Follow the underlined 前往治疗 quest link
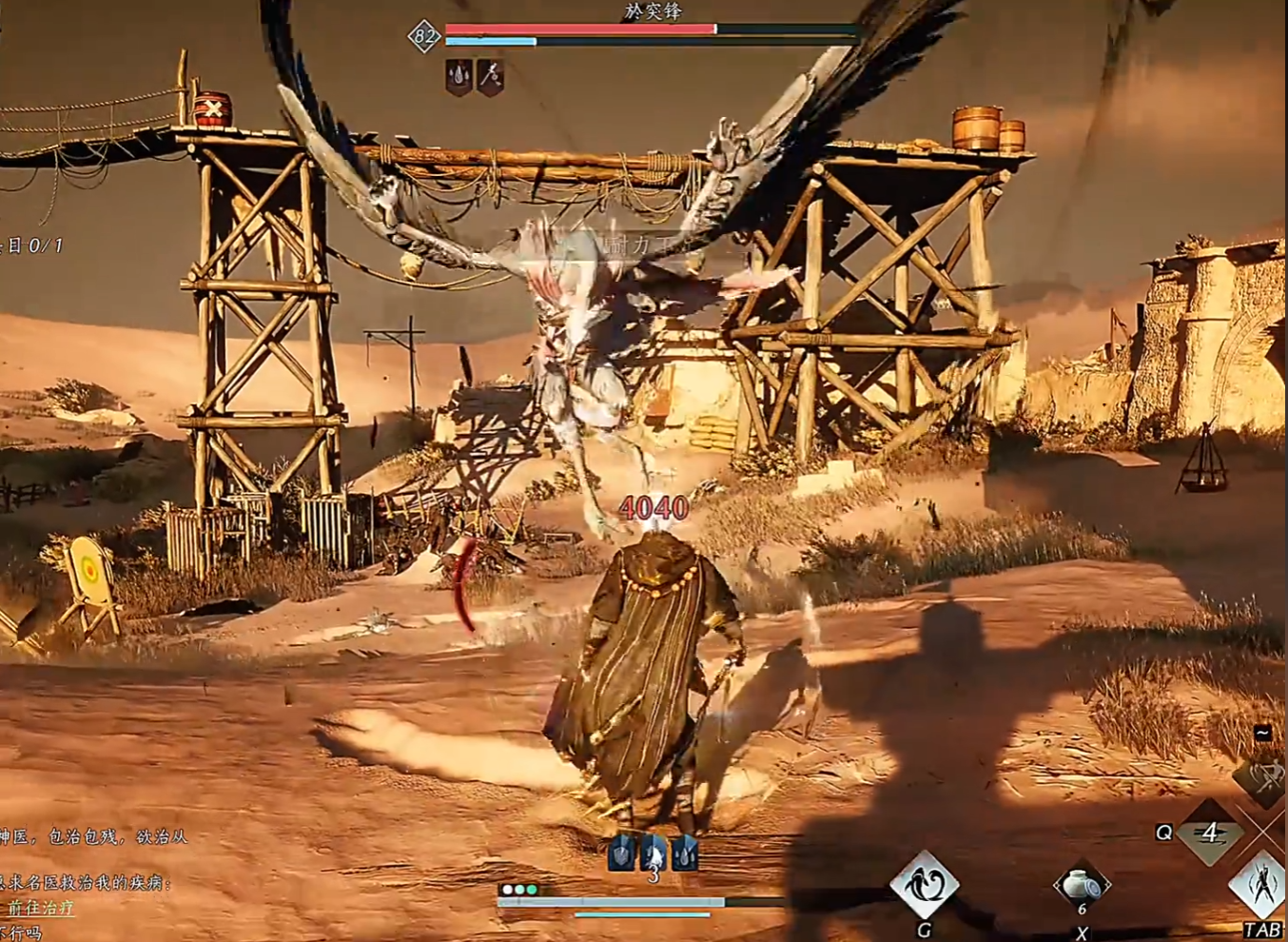 tap(41, 908)
